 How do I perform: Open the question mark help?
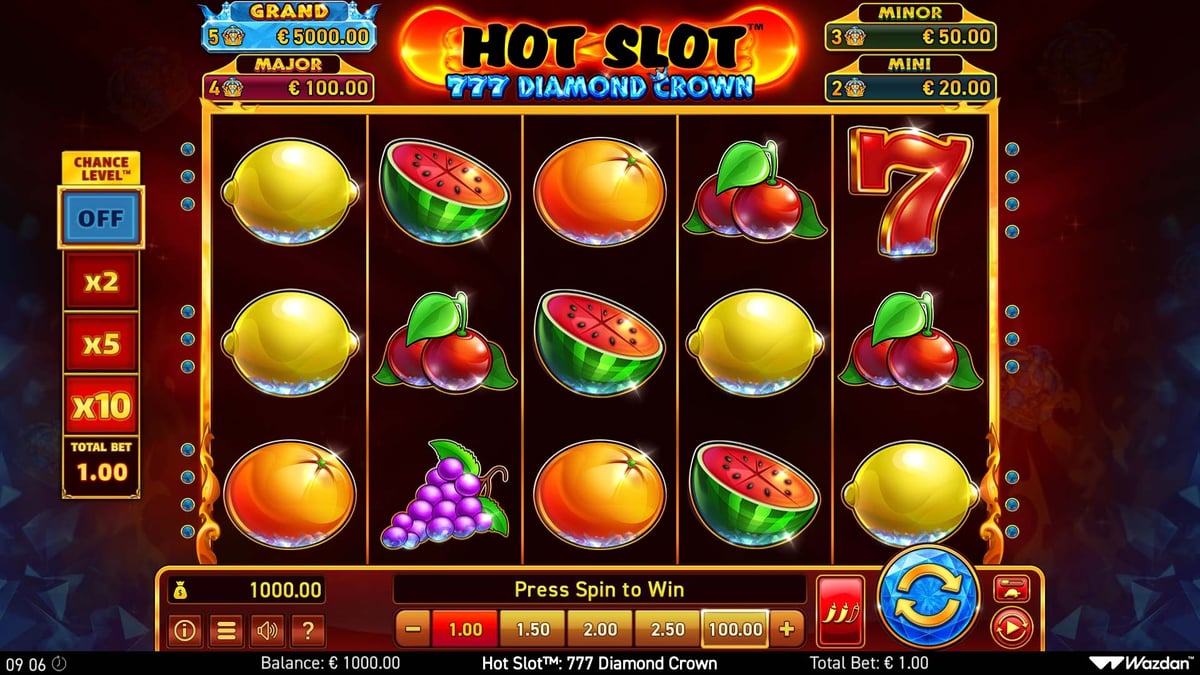[308, 630]
